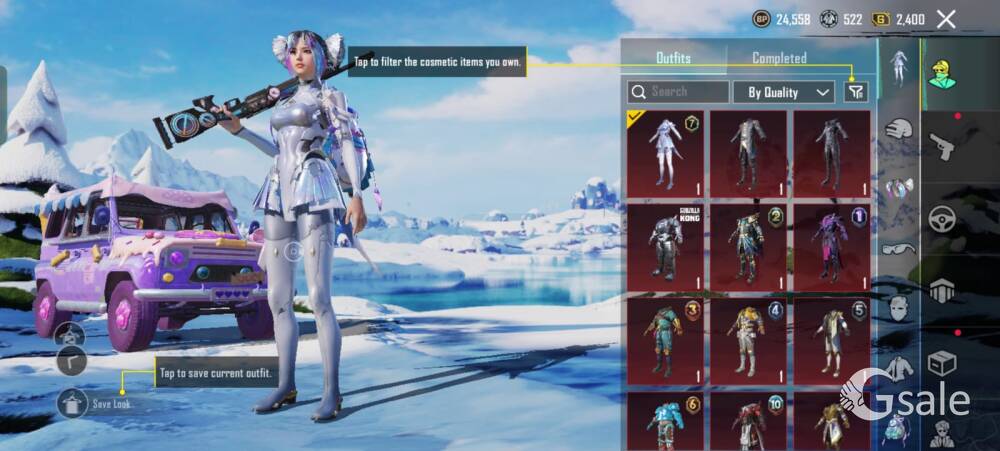Viewport: 1000px width, 451px height.
Task: Click the outfit search field
Action: [x=679, y=92]
